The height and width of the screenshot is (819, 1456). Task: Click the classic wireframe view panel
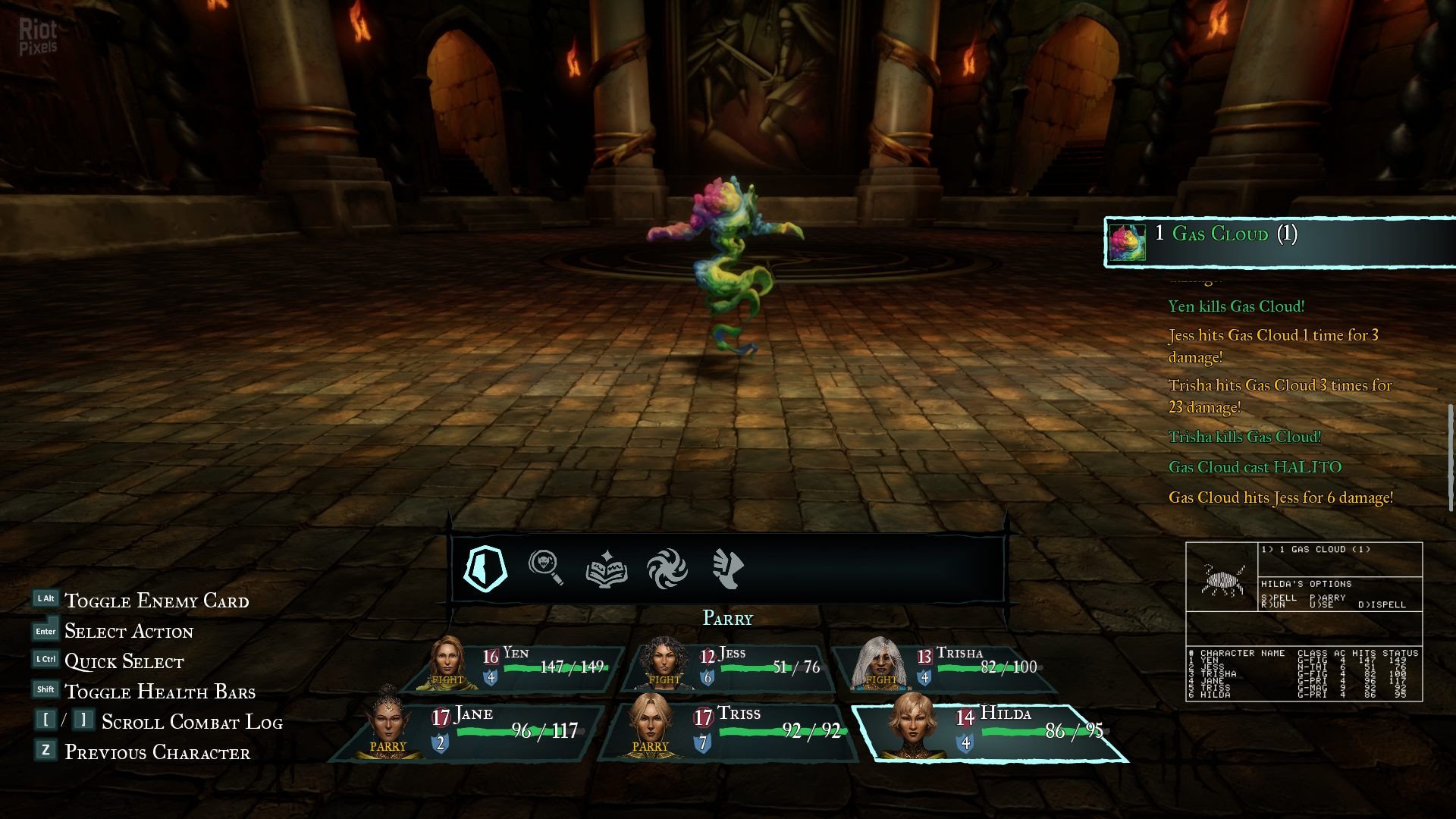tap(1304, 622)
